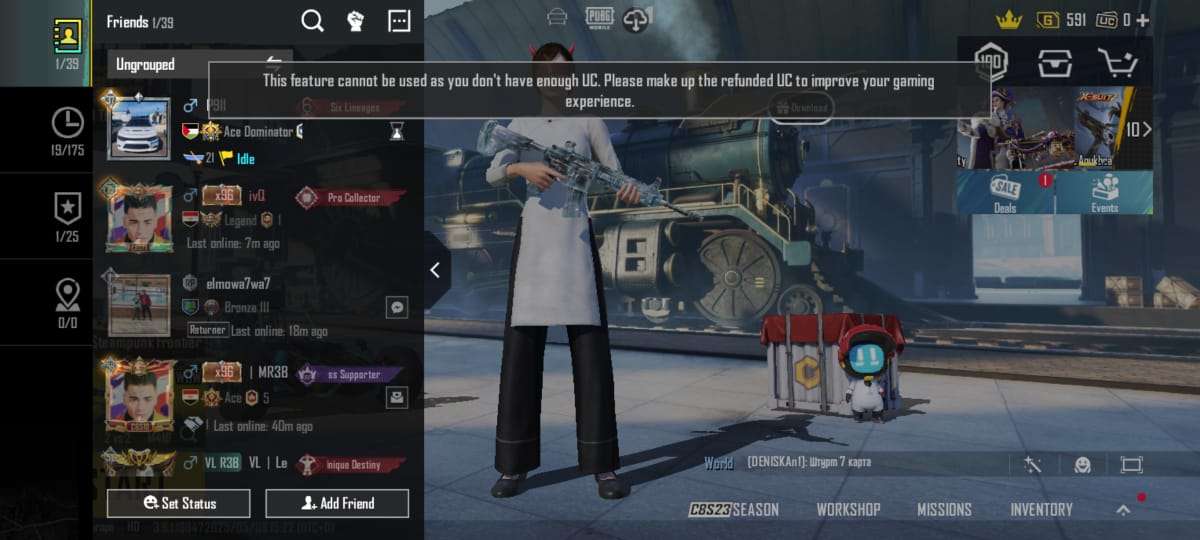This screenshot has width=1200, height=540.
Task: Search friends with the magnifying glass icon
Action: coord(312,21)
